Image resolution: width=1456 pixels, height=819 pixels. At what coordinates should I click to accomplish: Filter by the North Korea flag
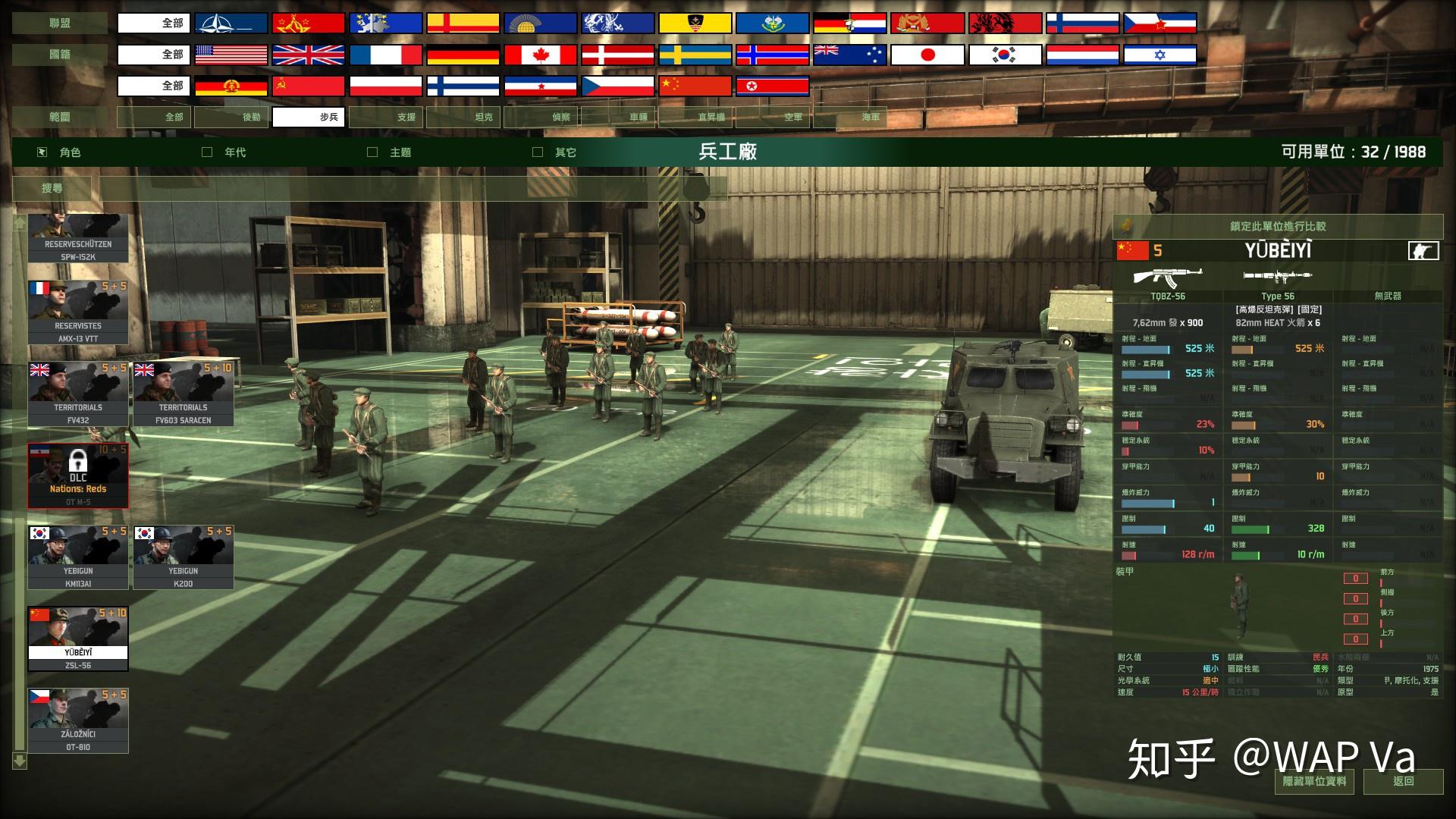pos(773,86)
